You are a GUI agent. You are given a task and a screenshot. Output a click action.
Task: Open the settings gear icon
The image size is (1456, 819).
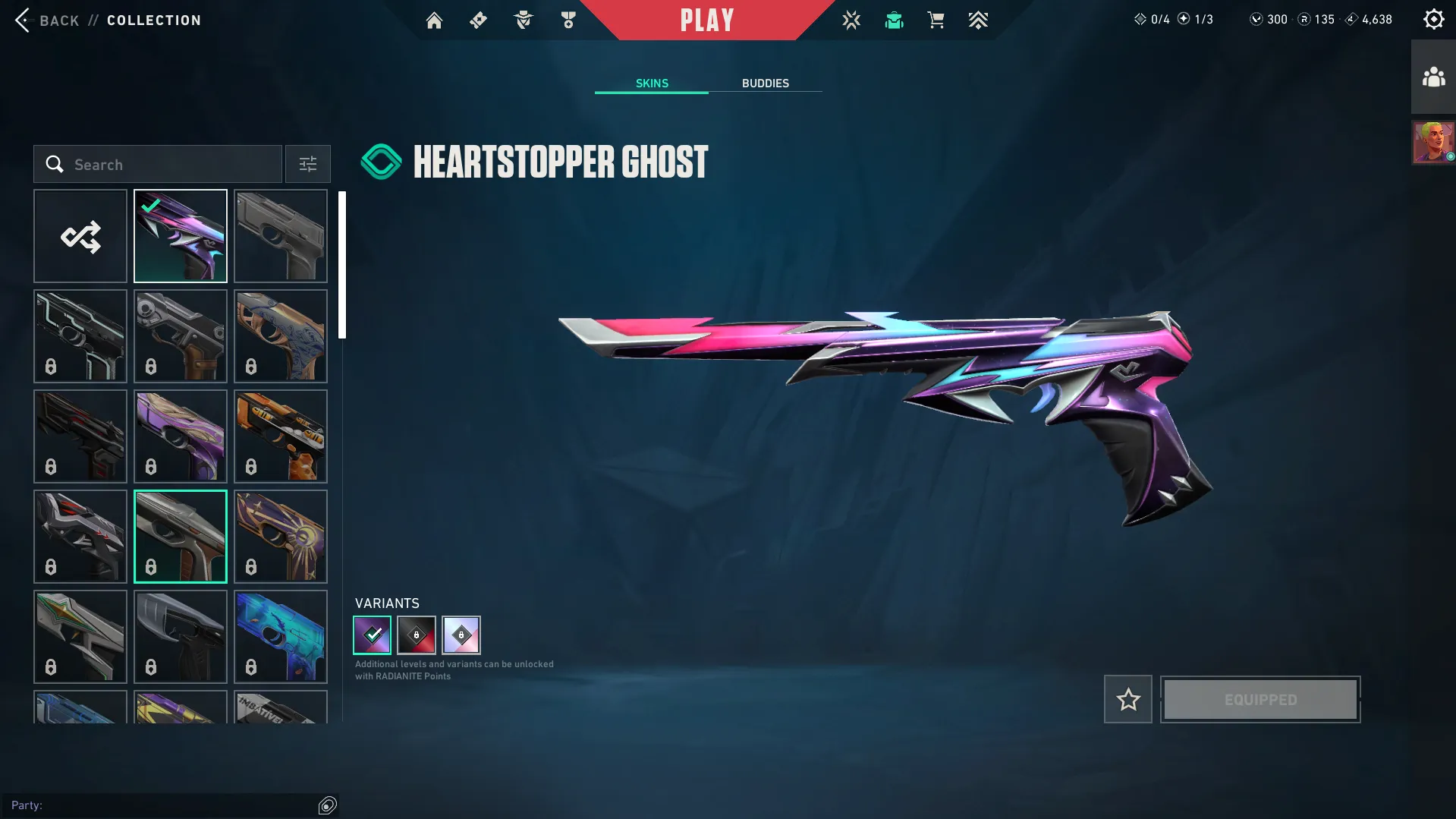pos(1433,19)
